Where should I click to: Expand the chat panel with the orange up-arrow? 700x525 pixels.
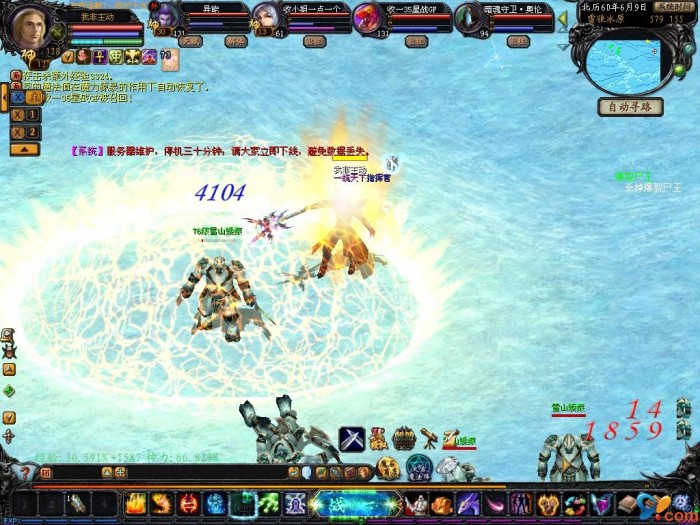(x=24, y=149)
